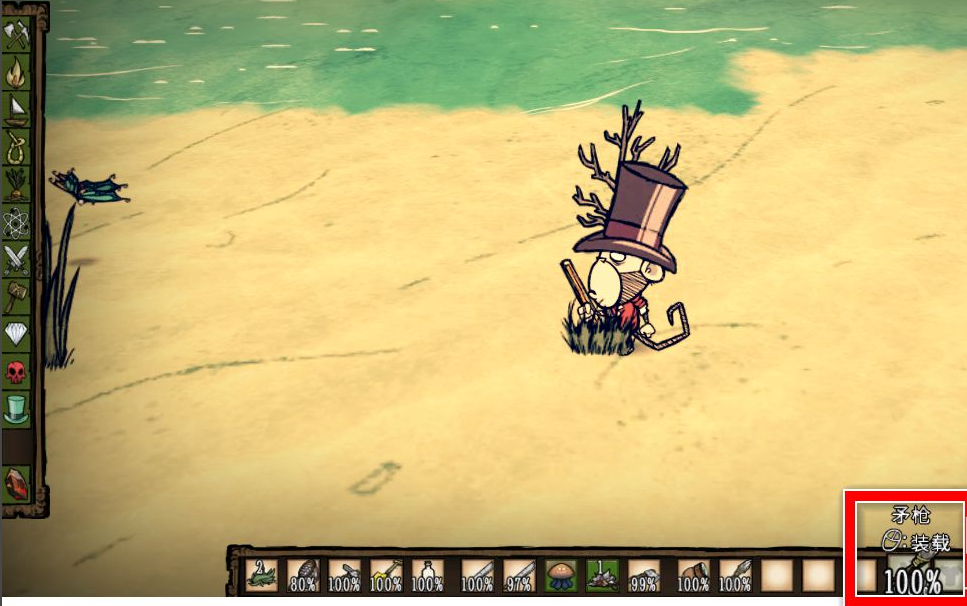Select the glass bottle inventory slot
This screenshot has height=606, width=967.
pyautogui.click(x=428, y=575)
